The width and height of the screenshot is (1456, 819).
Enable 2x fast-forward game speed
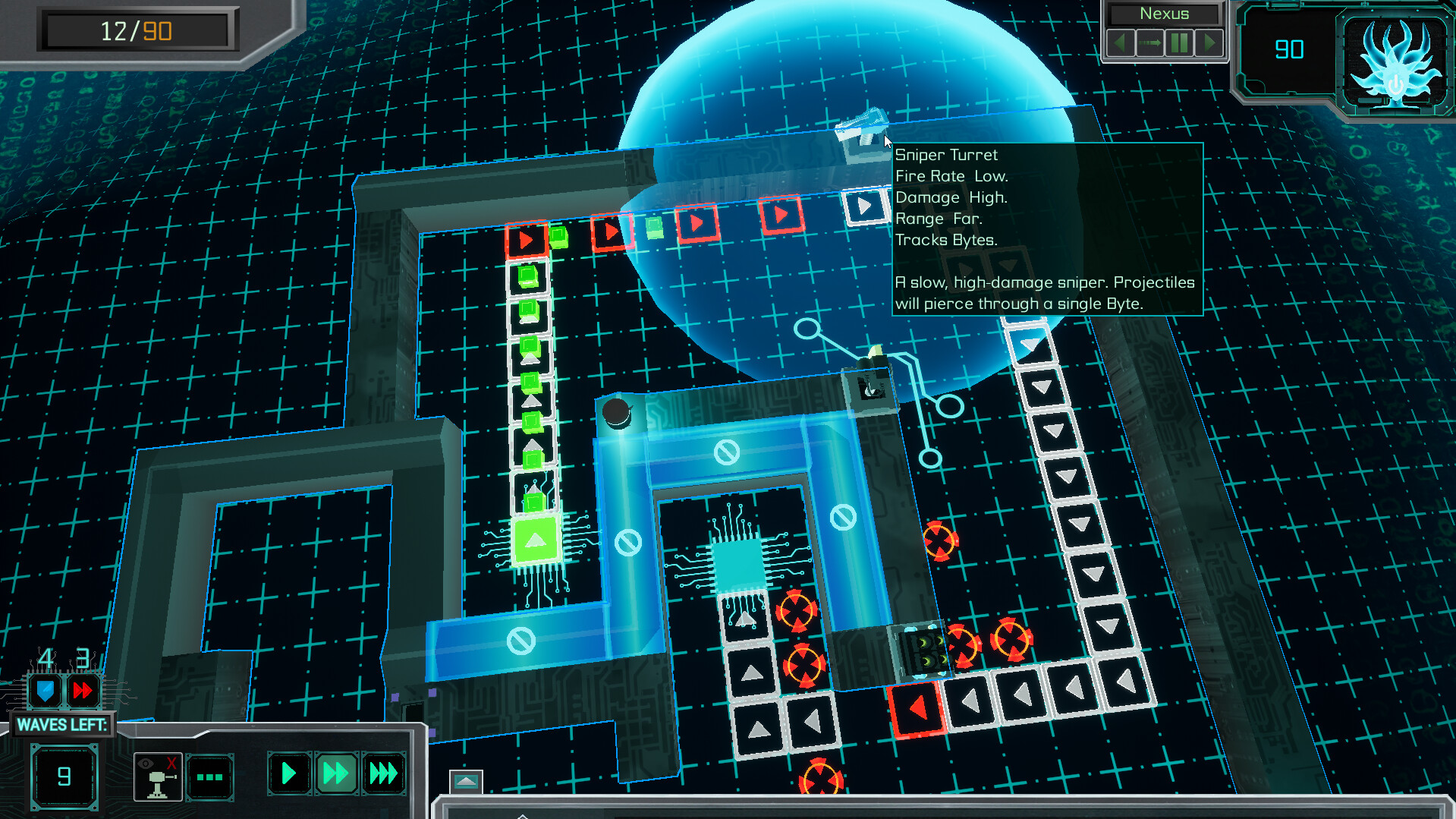tap(335, 774)
